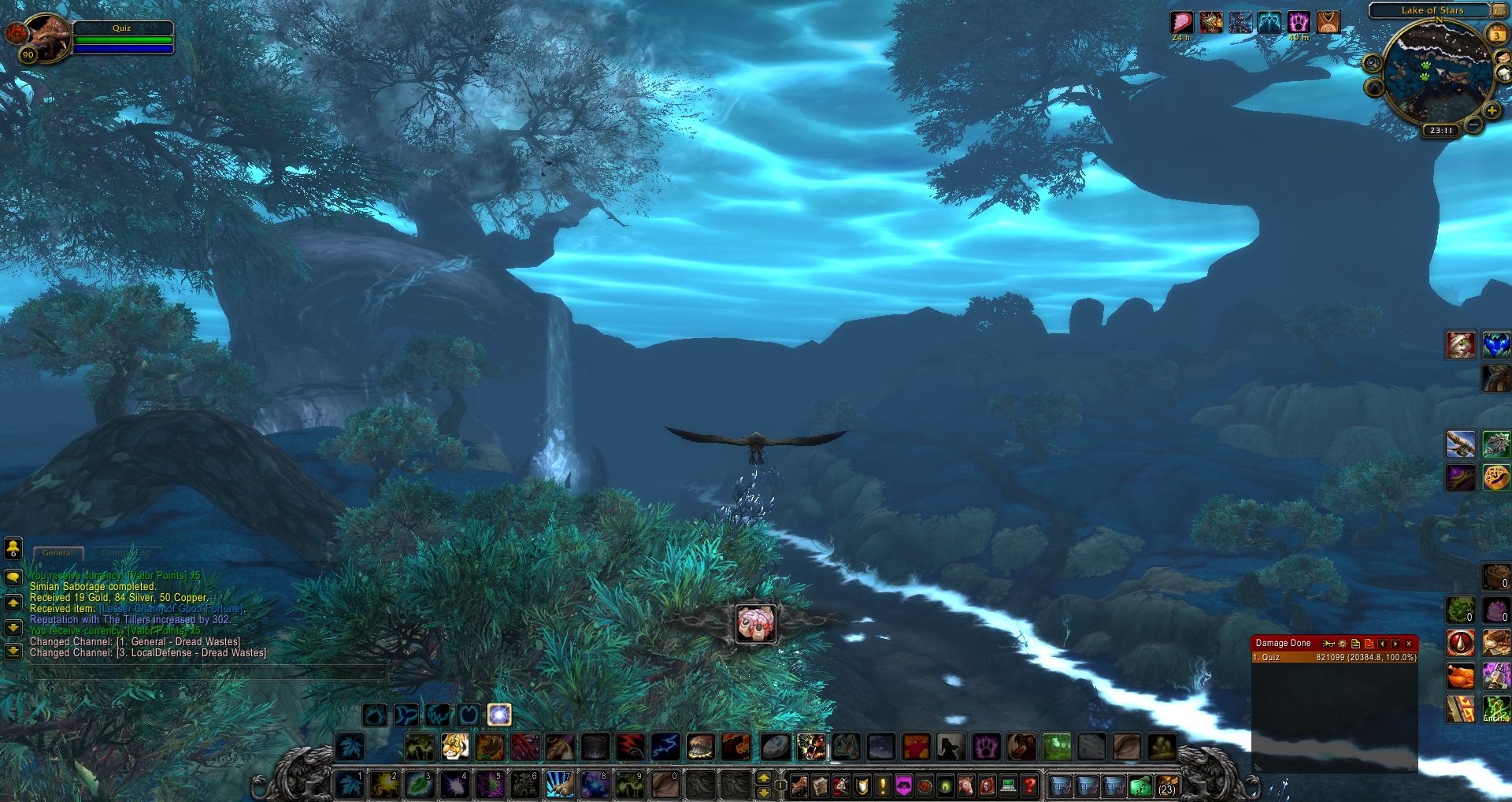
Task: Zoom out on the minimap
Action: coord(1473,124)
